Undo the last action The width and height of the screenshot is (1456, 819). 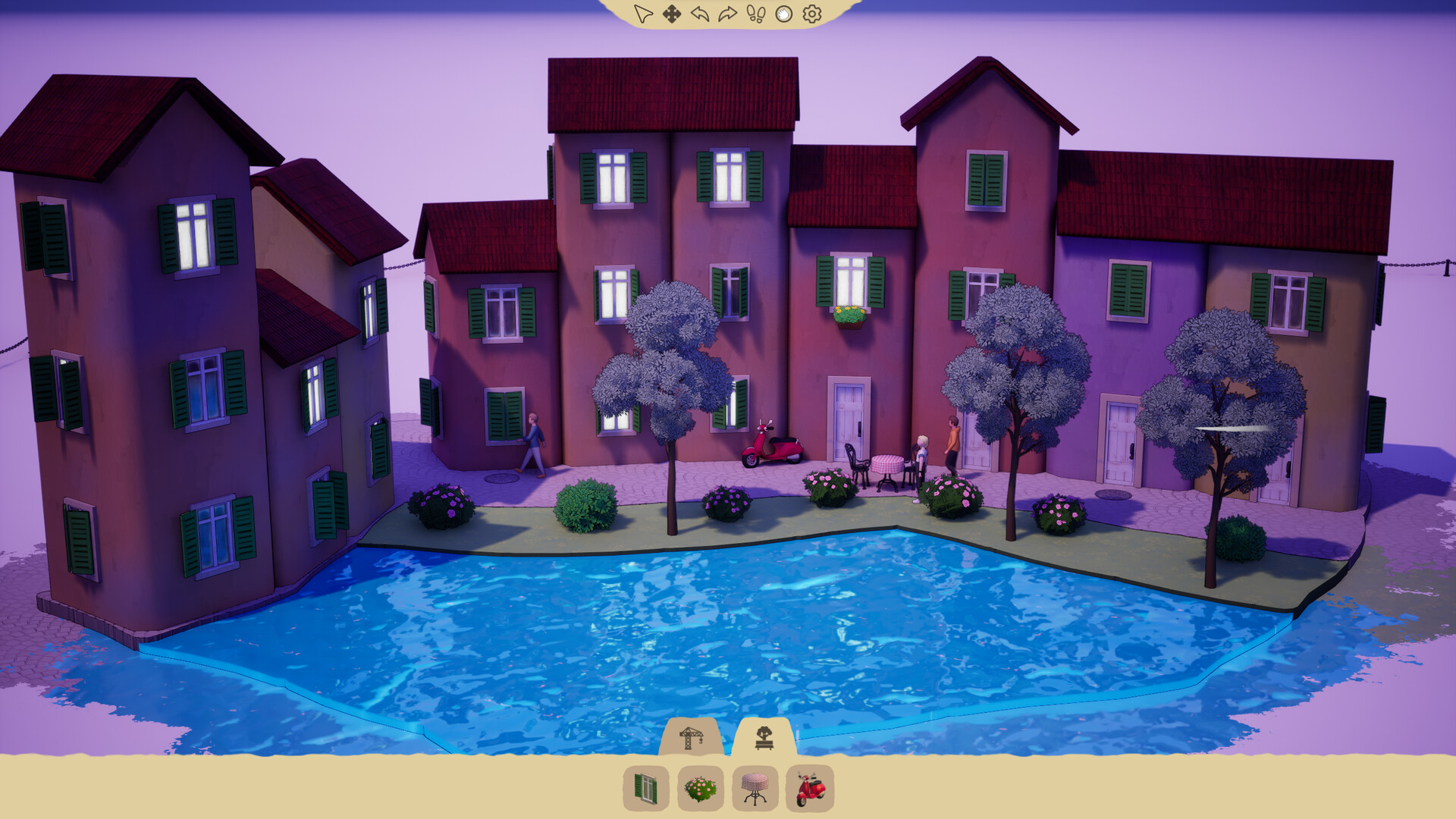point(698,11)
